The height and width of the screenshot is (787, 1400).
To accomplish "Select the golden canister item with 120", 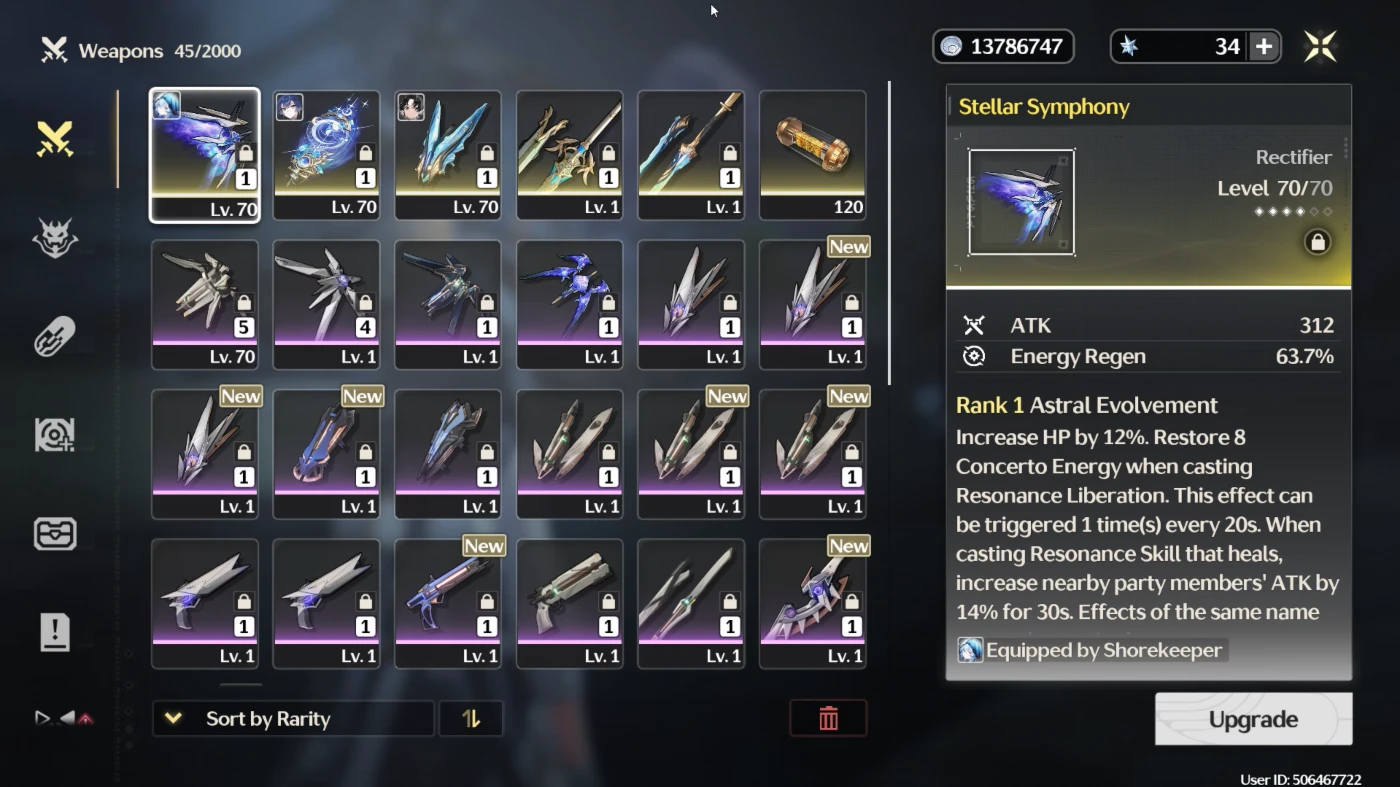I will pos(812,155).
